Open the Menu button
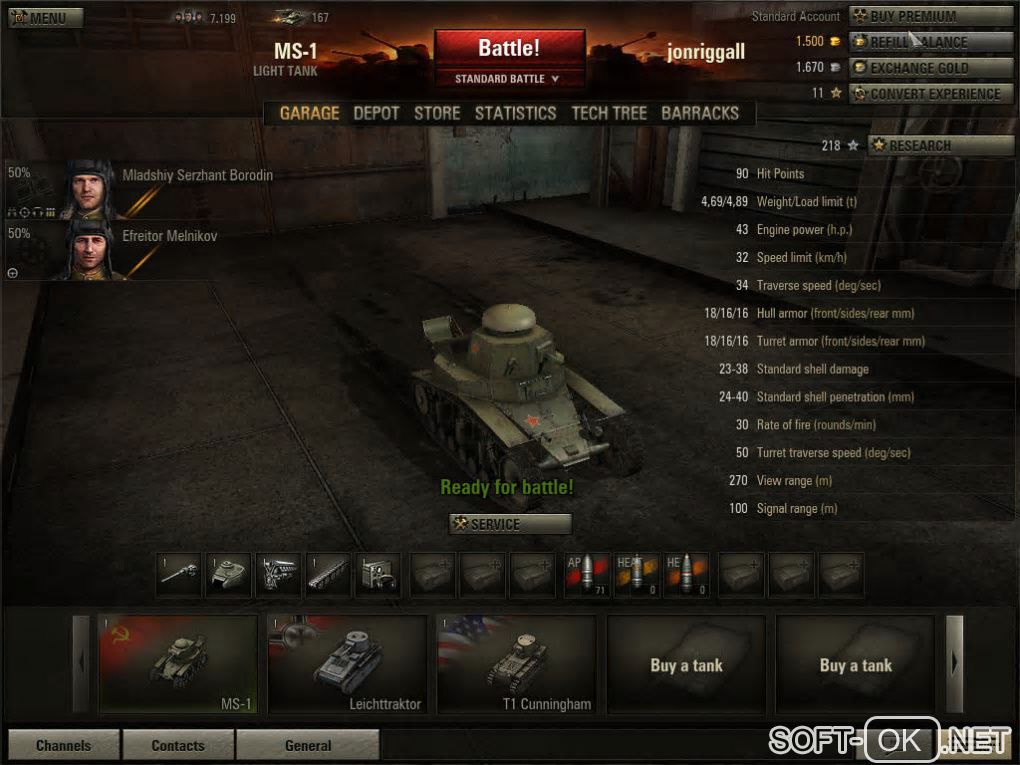 pyautogui.click(x=46, y=18)
